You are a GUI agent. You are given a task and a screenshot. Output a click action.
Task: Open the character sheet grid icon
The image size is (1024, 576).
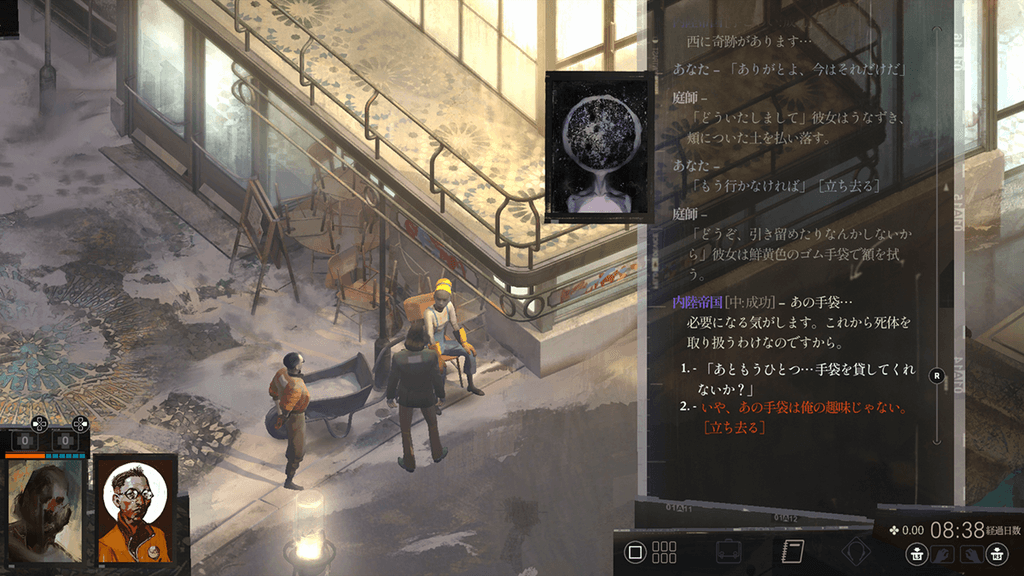pyautogui.click(x=664, y=551)
